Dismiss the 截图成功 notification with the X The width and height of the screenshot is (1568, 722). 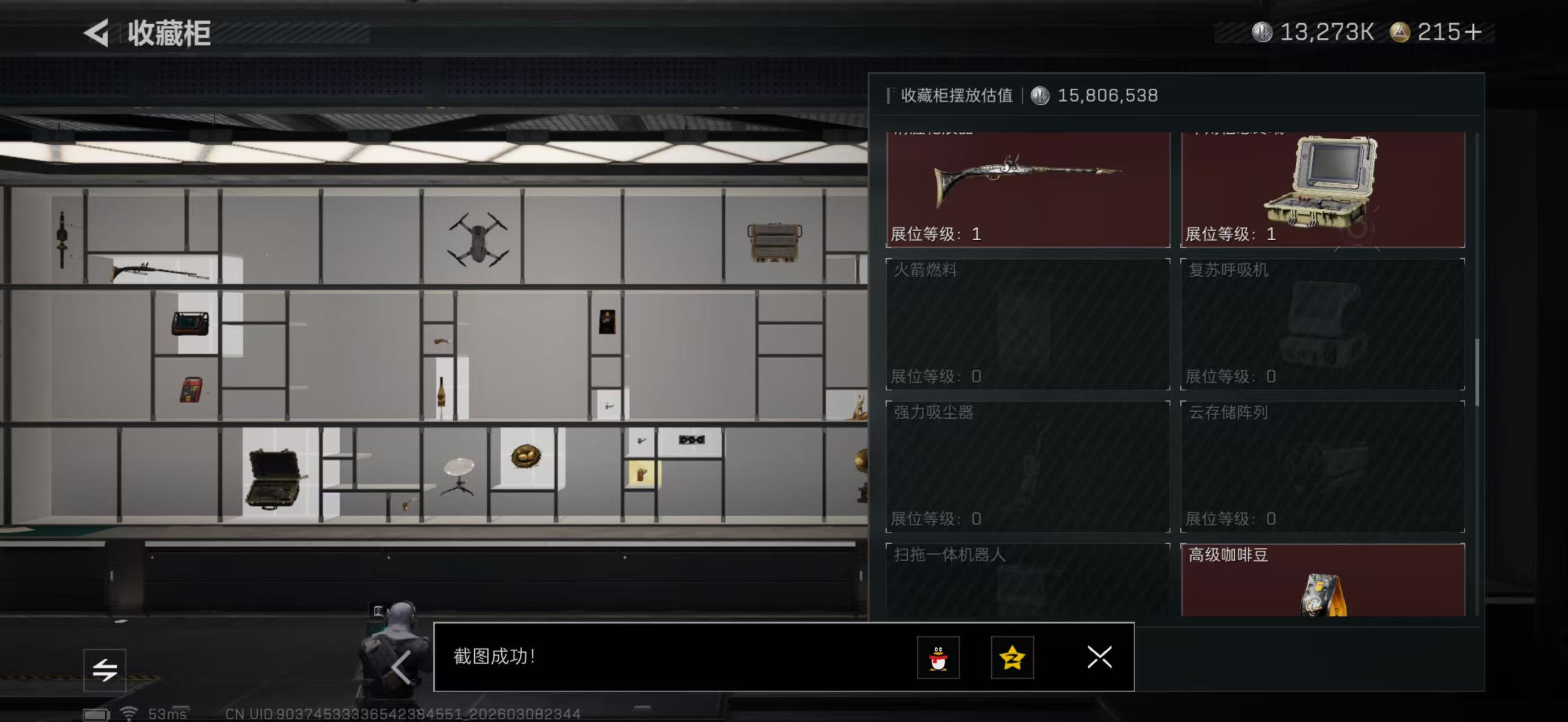pyautogui.click(x=1099, y=658)
